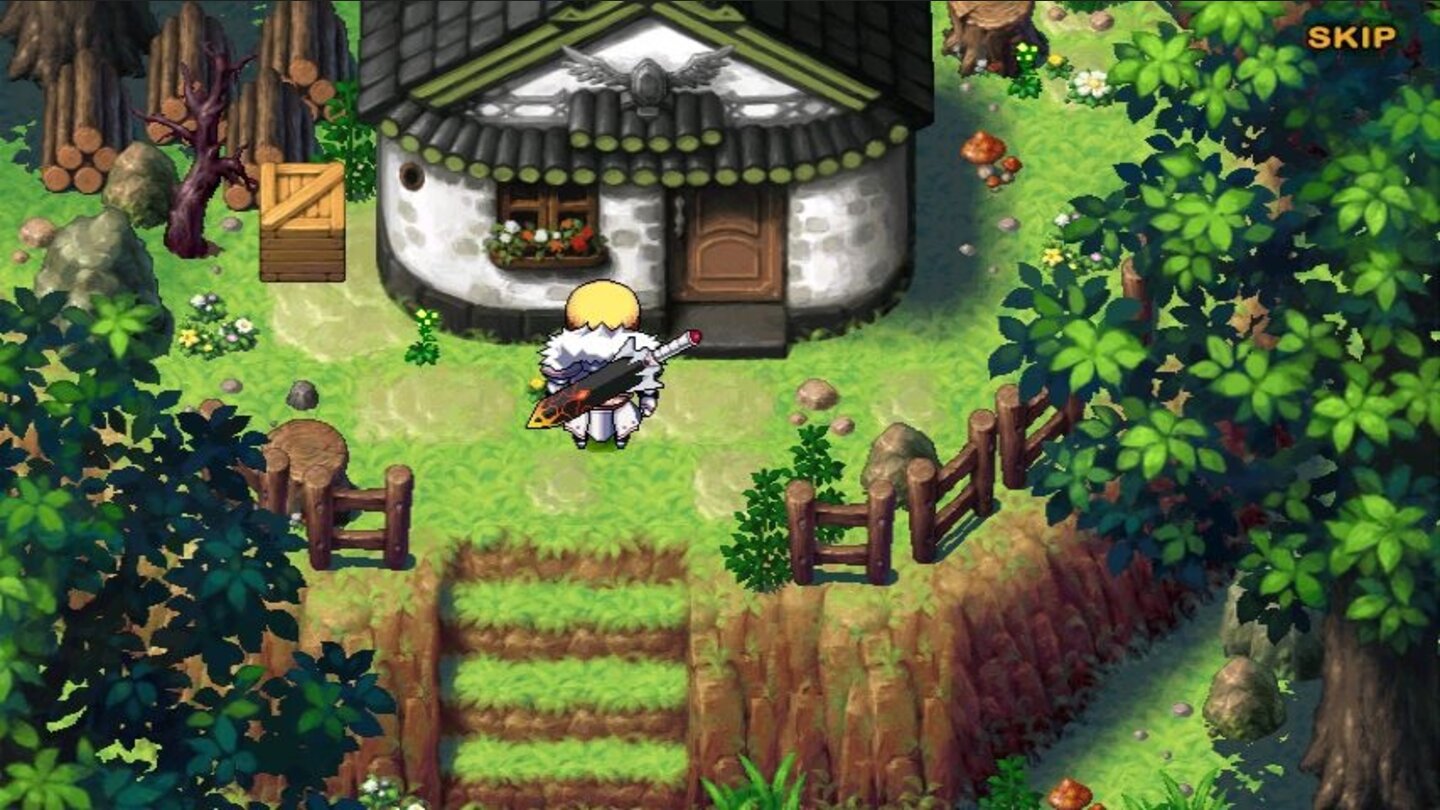Click the gray boulder beside the left fence
This screenshot has height=810, width=1440.
[x=302, y=392]
